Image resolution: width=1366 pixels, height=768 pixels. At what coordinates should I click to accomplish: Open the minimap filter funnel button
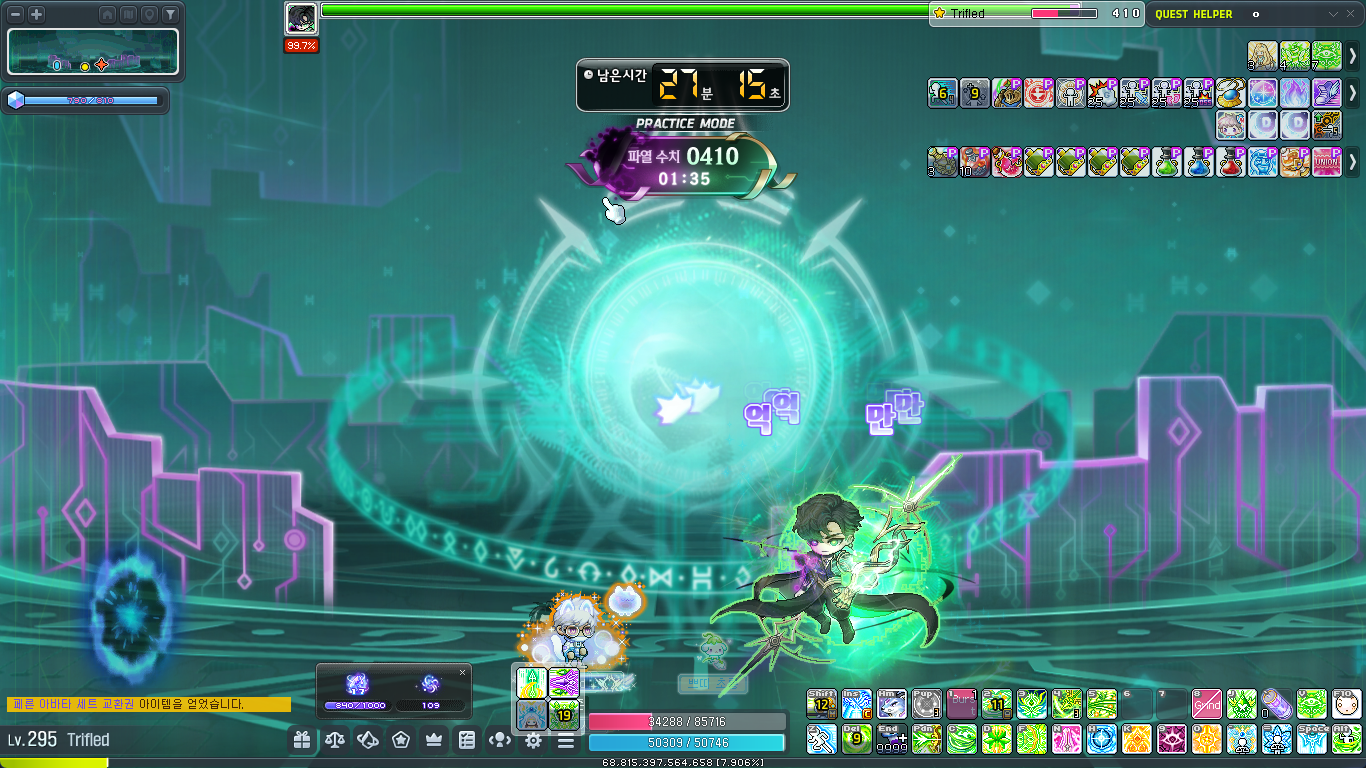tap(170, 14)
